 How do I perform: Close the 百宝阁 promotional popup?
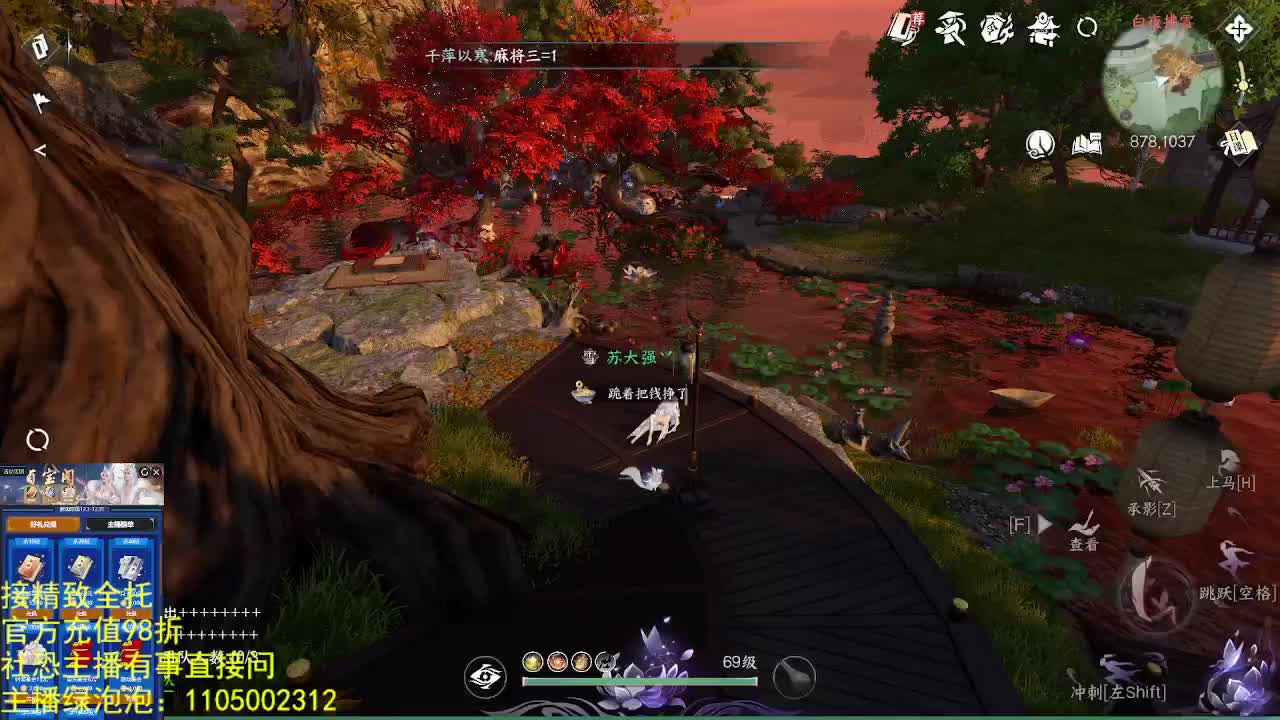[x=157, y=473]
